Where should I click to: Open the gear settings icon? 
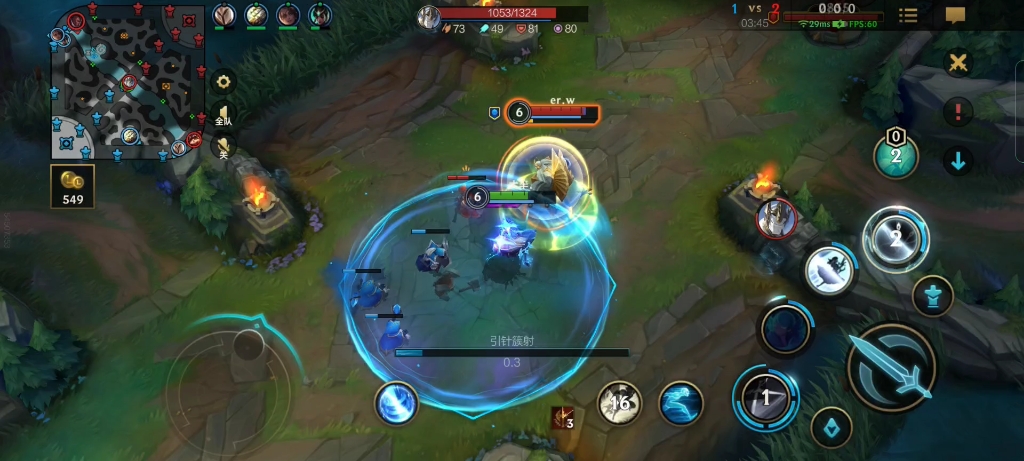click(x=224, y=81)
